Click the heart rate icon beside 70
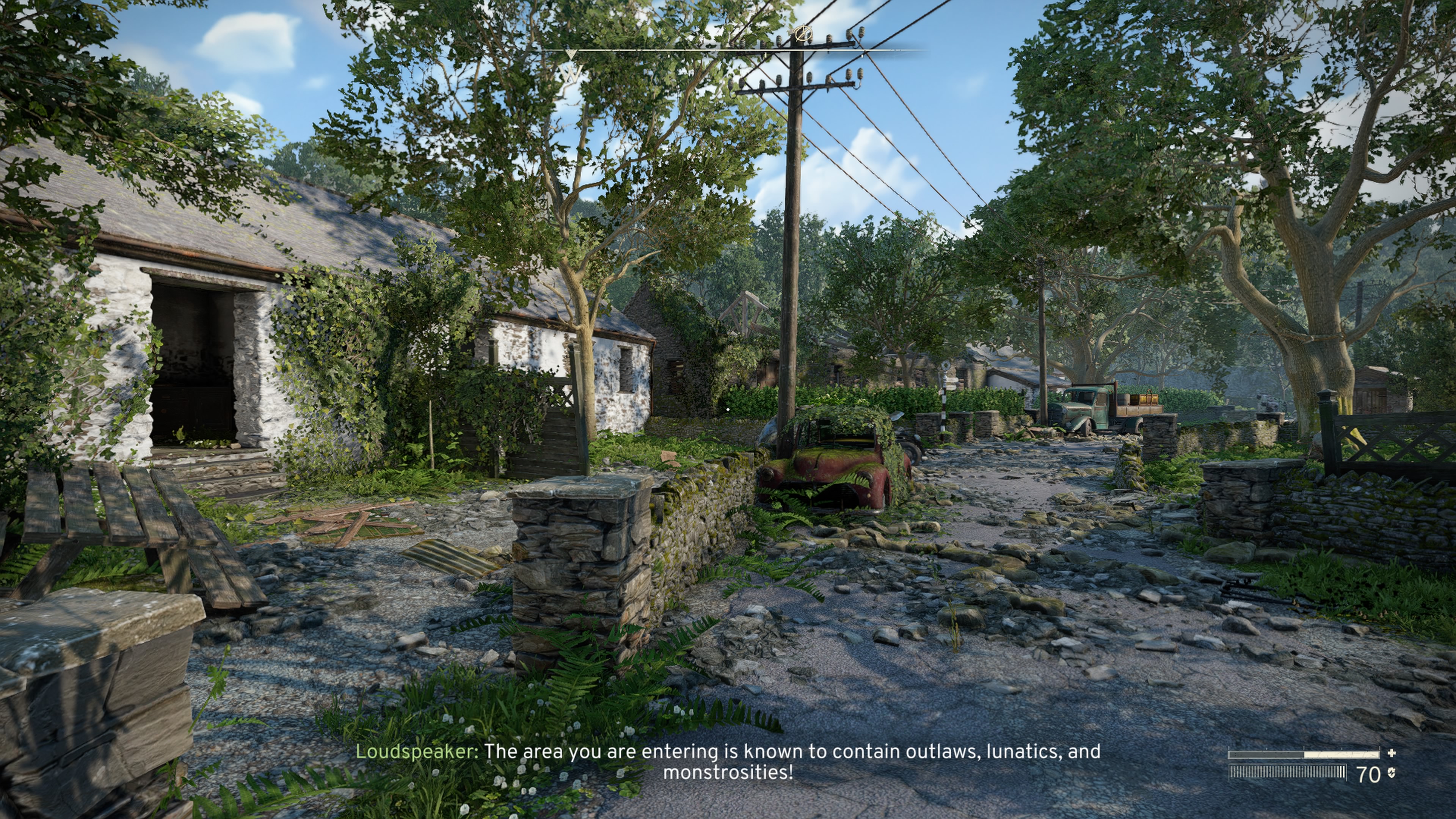This screenshot has height=819, width=1456. click(x=1391, y=773)
